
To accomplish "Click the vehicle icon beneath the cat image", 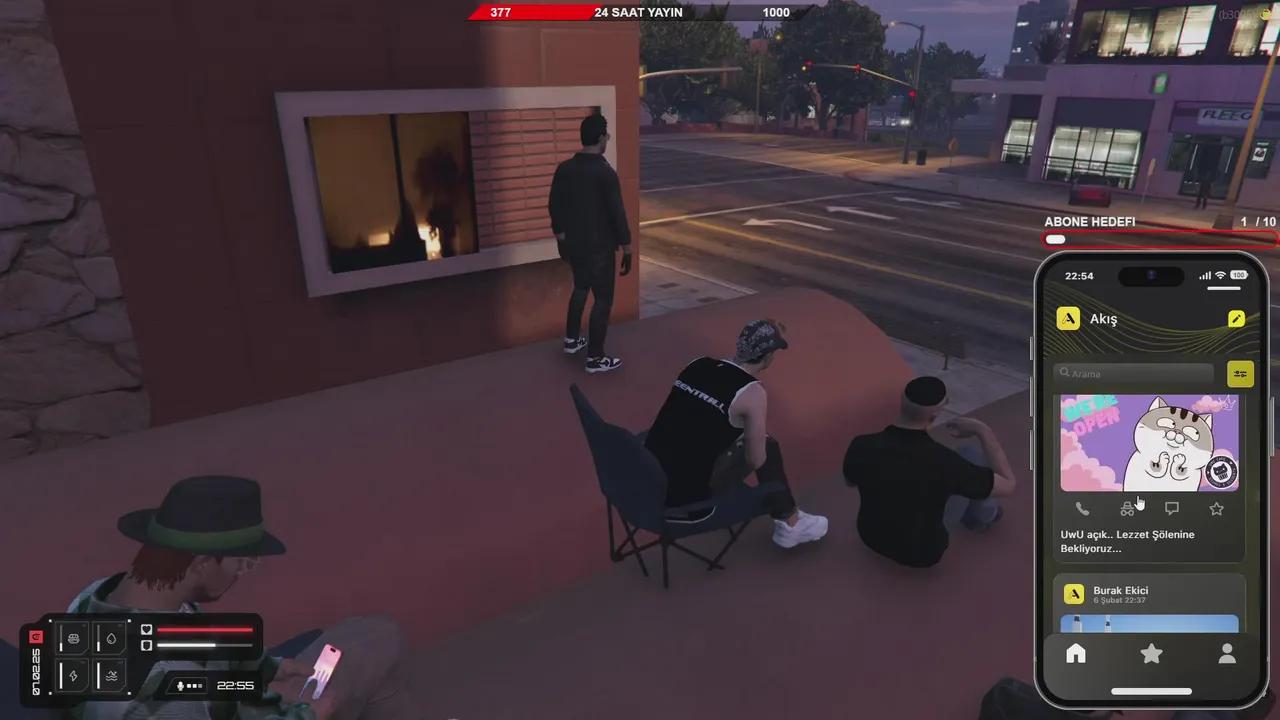I will [1128, 508].
